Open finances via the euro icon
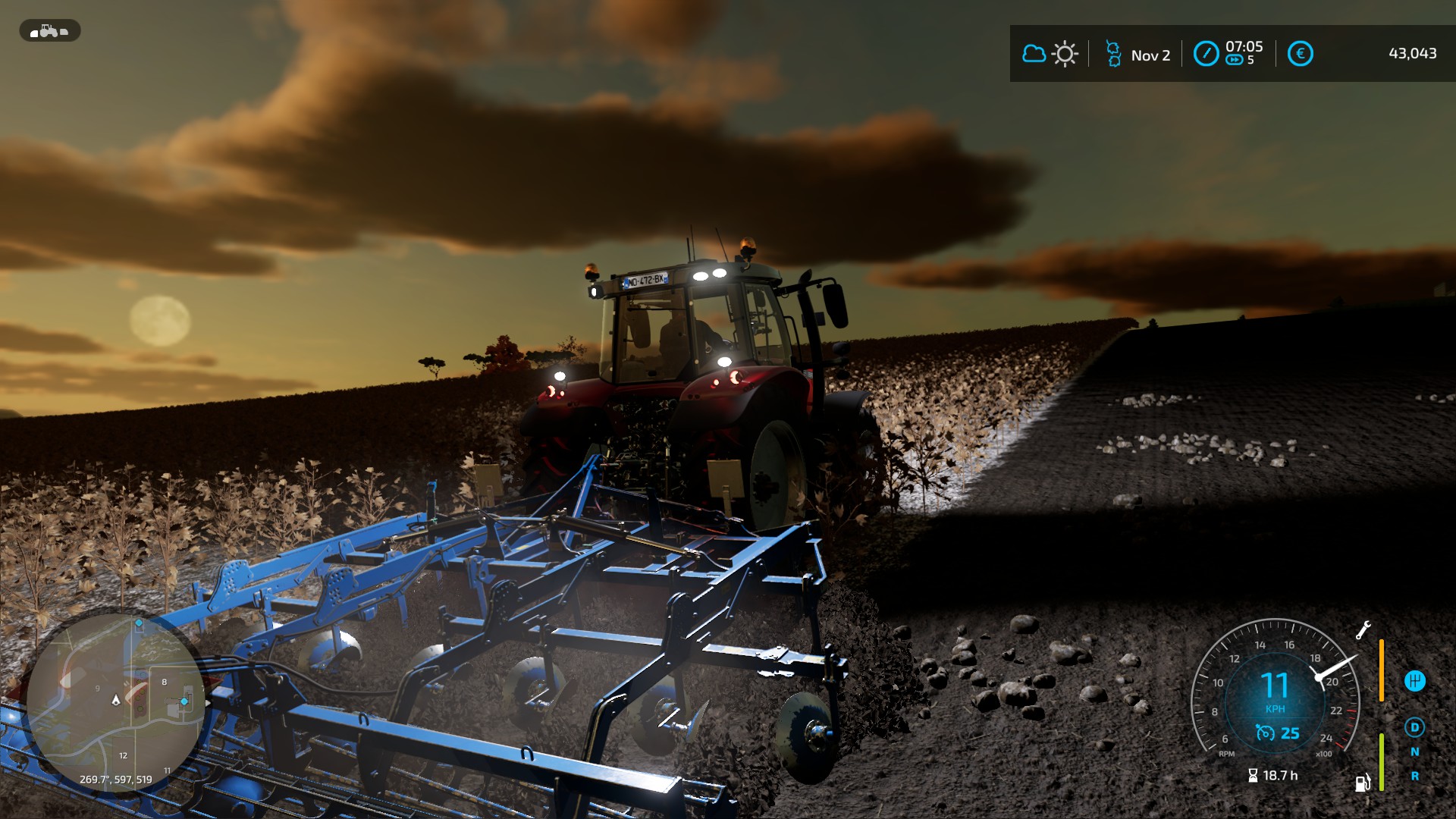 click(1300, 54)
